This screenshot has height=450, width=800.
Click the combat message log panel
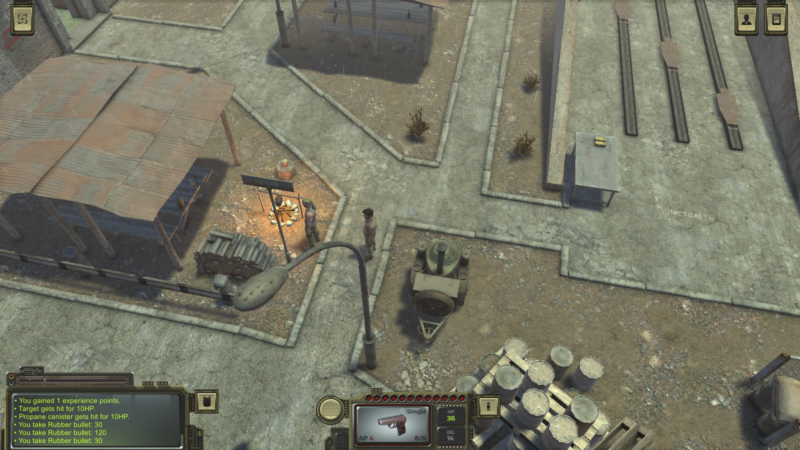(97, 419)
